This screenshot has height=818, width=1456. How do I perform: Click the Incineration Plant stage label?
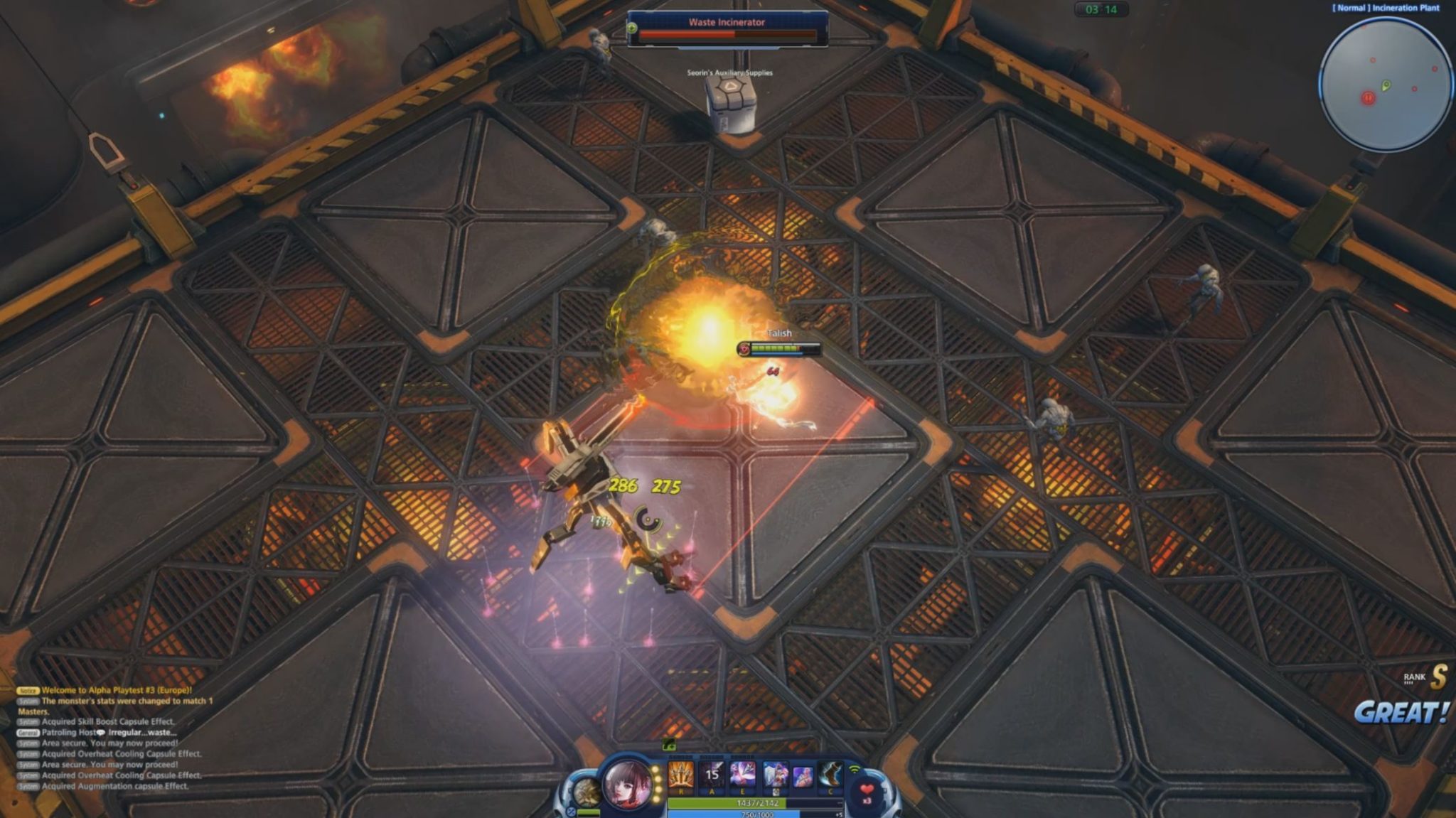(1386, 8)
